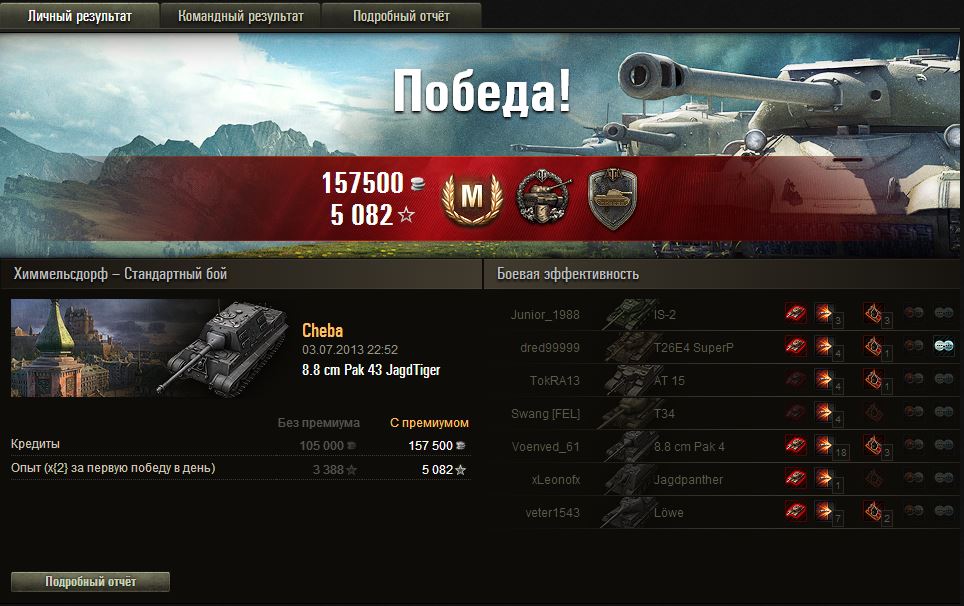Screen dimensions: 964x606
Task: Click the Cheba player name
Action: 323,331
